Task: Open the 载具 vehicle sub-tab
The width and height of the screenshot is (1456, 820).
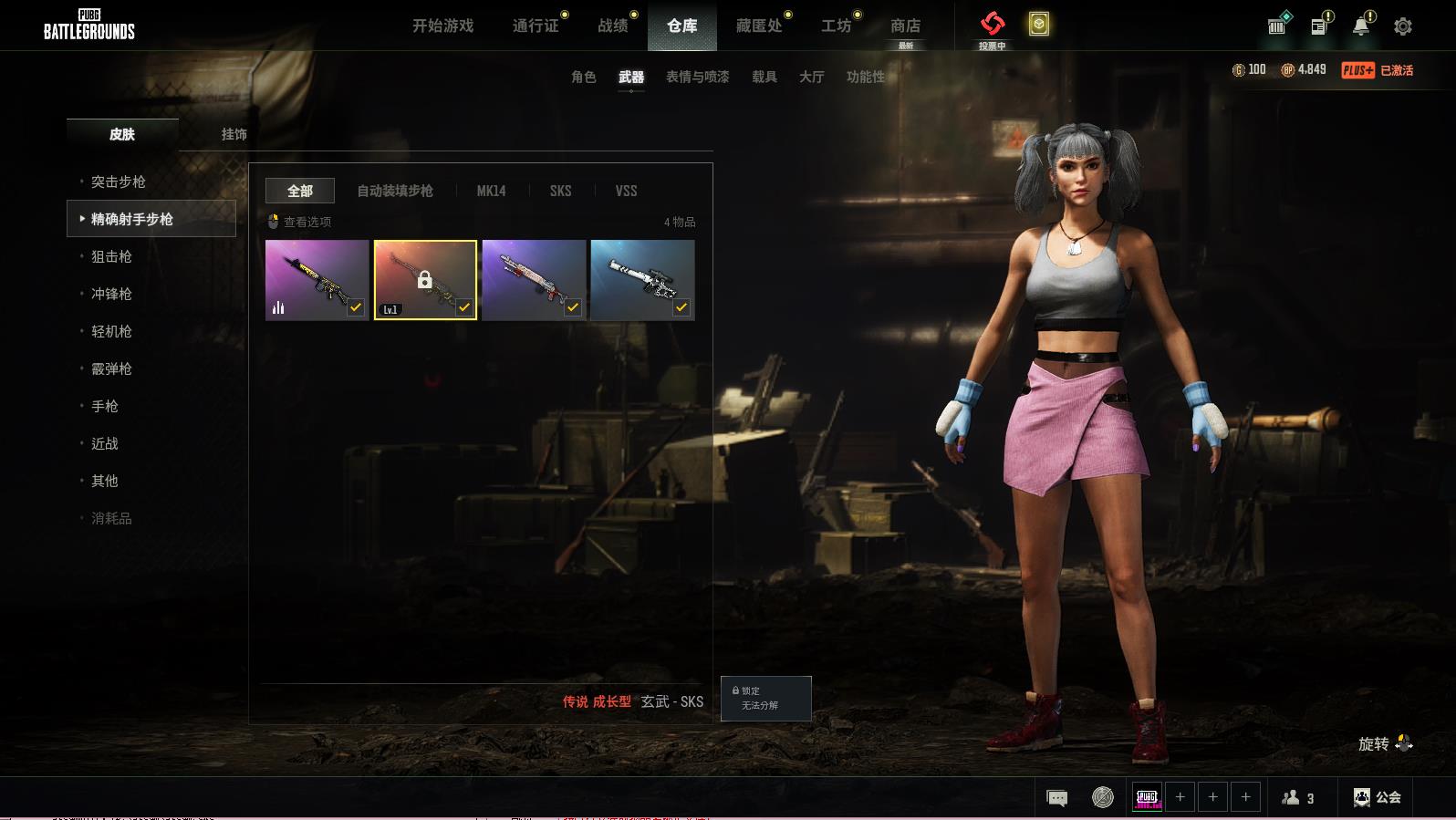Action: pyautogui.click(x=764, y=77)
